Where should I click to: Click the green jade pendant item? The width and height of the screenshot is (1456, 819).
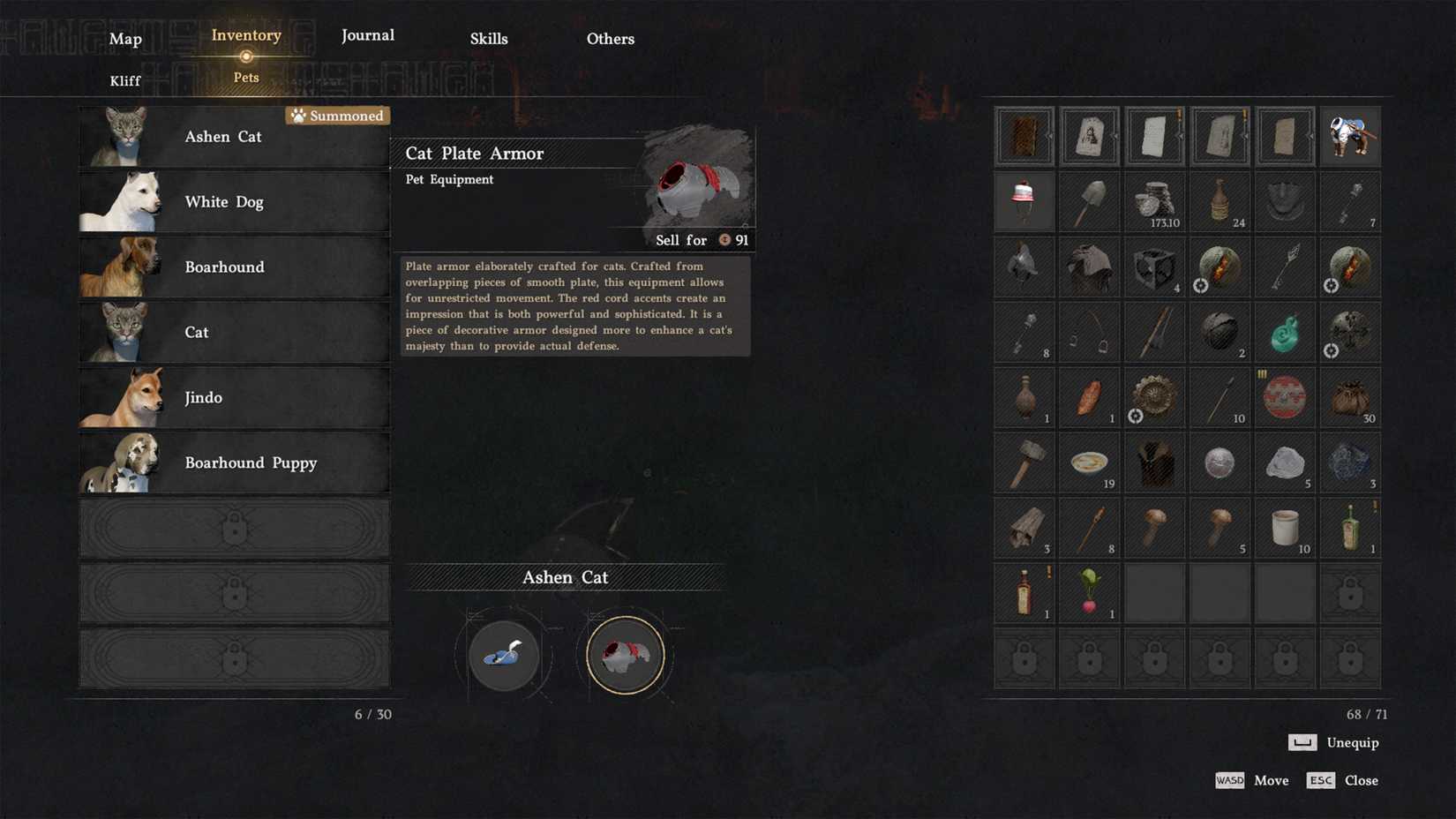tap(1285, 332)
